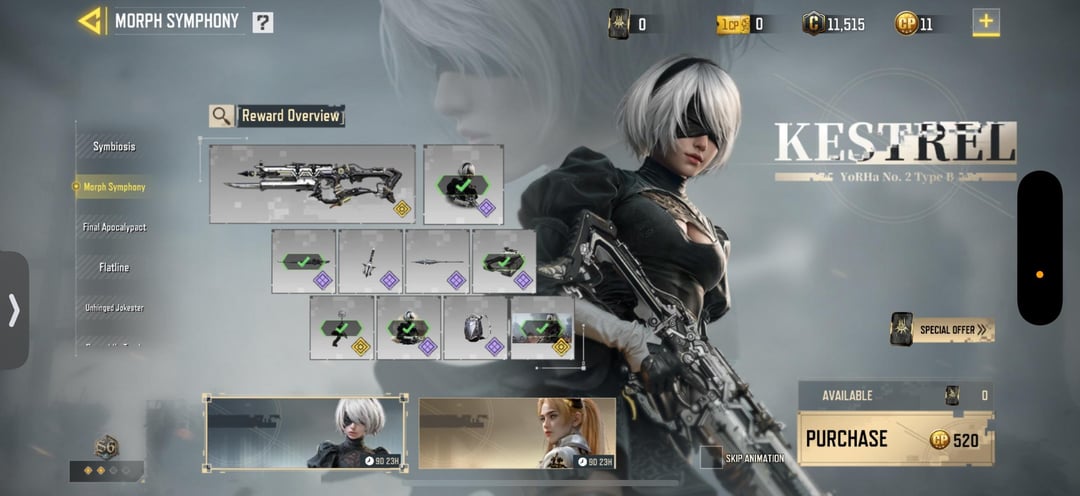Select the Symbiosis draw tab
The width and height of the screenshot is (1080, 496).
[114, 147]
